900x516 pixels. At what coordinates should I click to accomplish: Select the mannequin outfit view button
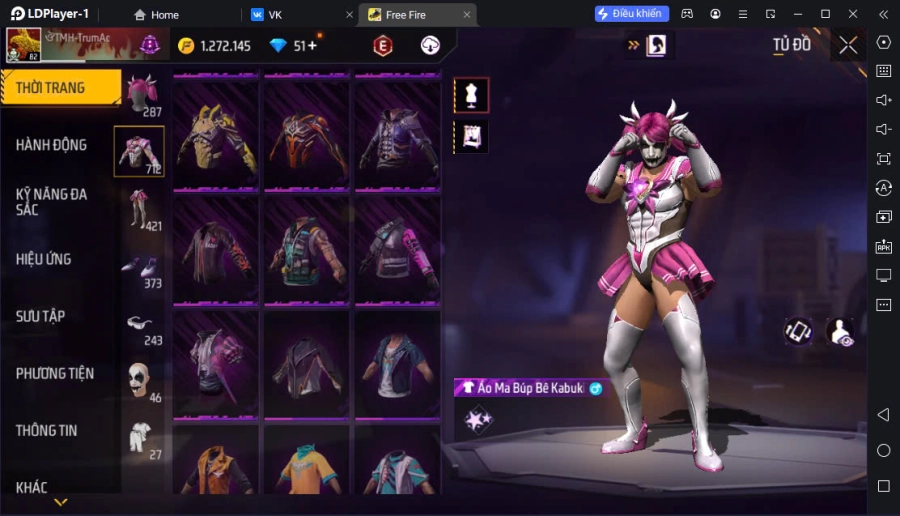471,95
